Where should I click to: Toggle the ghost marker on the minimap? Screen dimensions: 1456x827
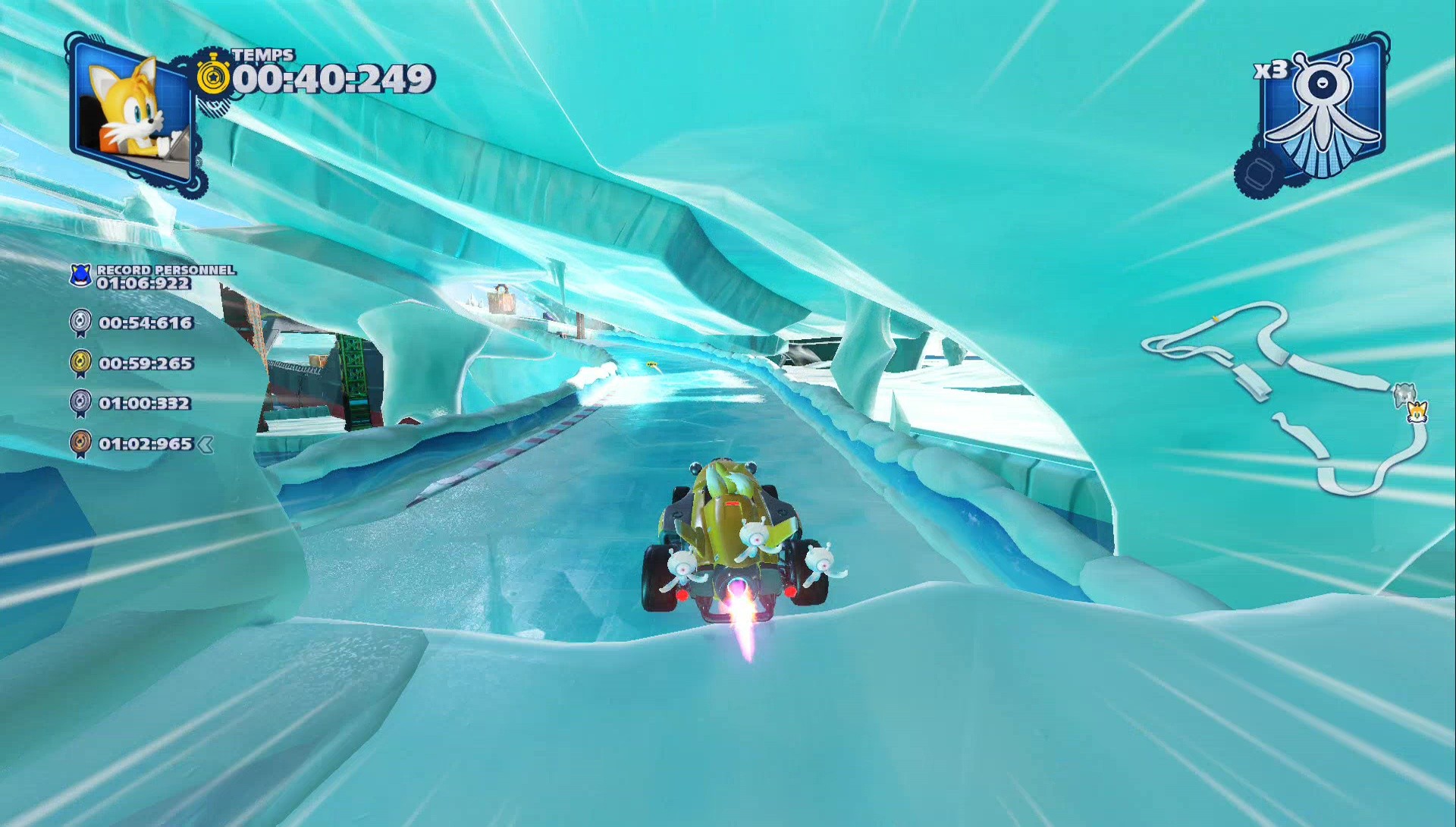pos(1404,395)
